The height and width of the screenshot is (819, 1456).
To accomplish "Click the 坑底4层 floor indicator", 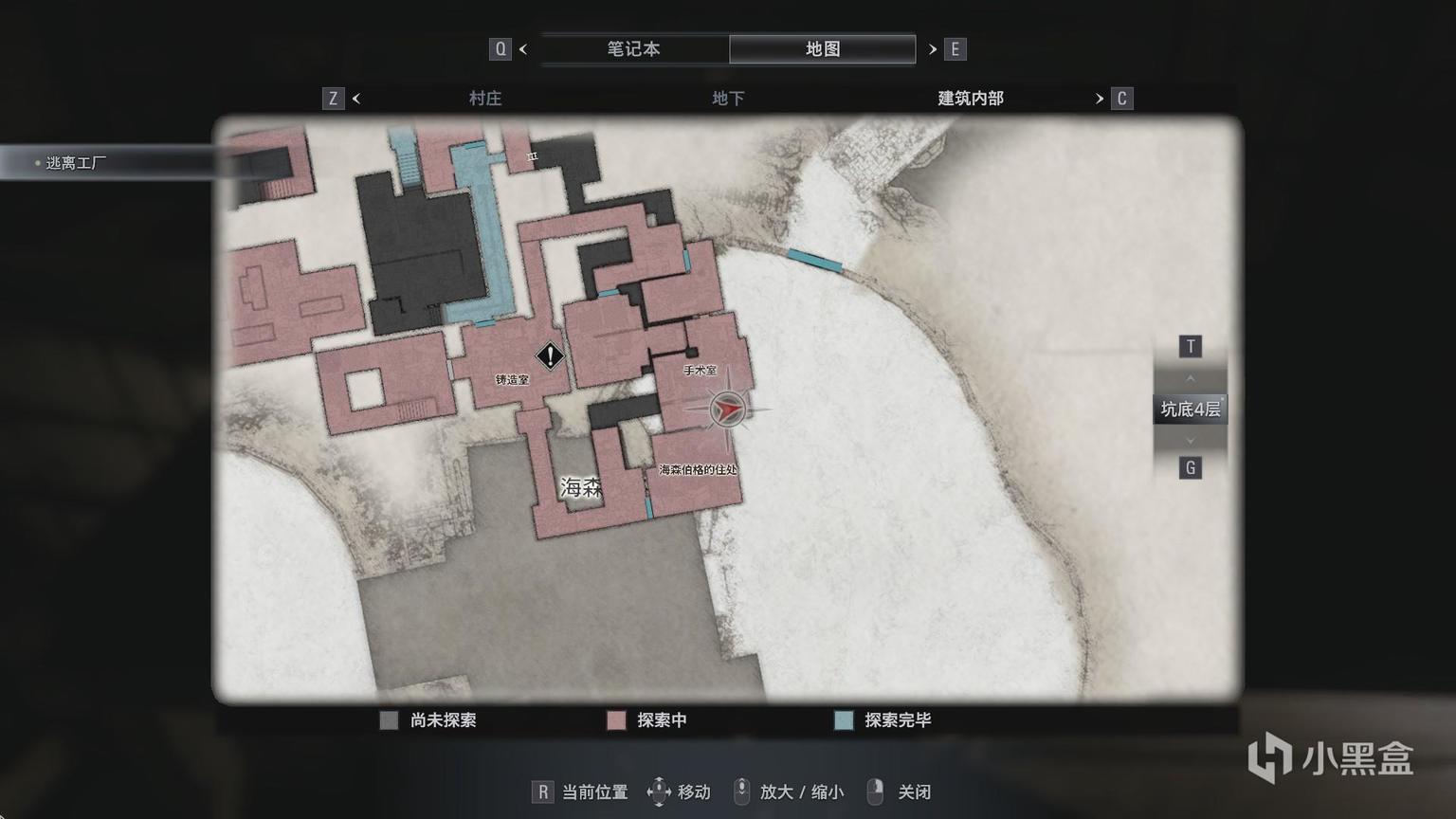I will (x=1190, y=409).
